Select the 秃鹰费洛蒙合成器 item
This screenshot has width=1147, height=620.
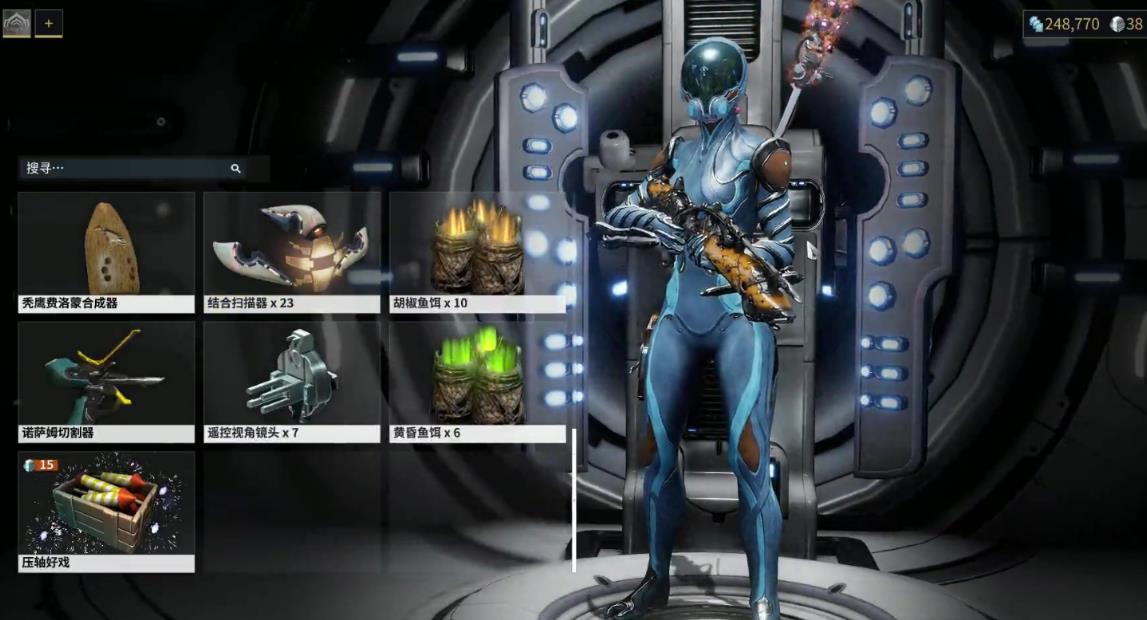pos(106,252)
